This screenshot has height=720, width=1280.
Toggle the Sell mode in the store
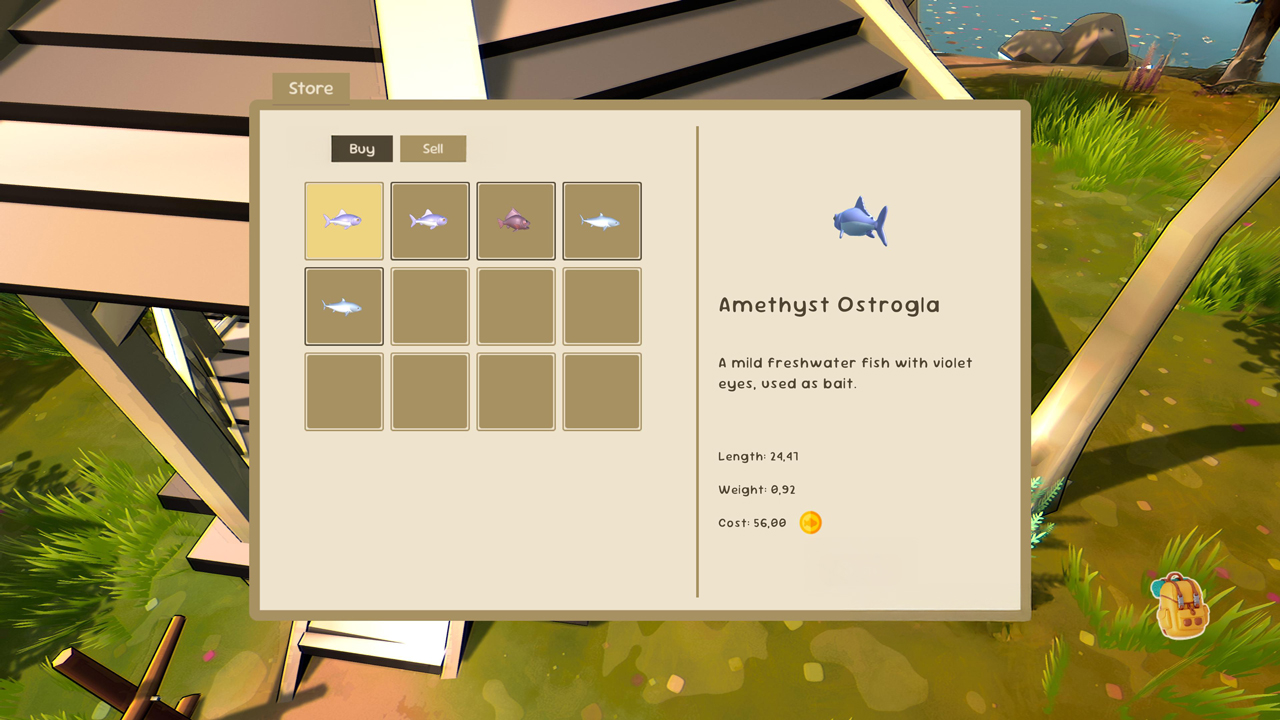[433, 148]
